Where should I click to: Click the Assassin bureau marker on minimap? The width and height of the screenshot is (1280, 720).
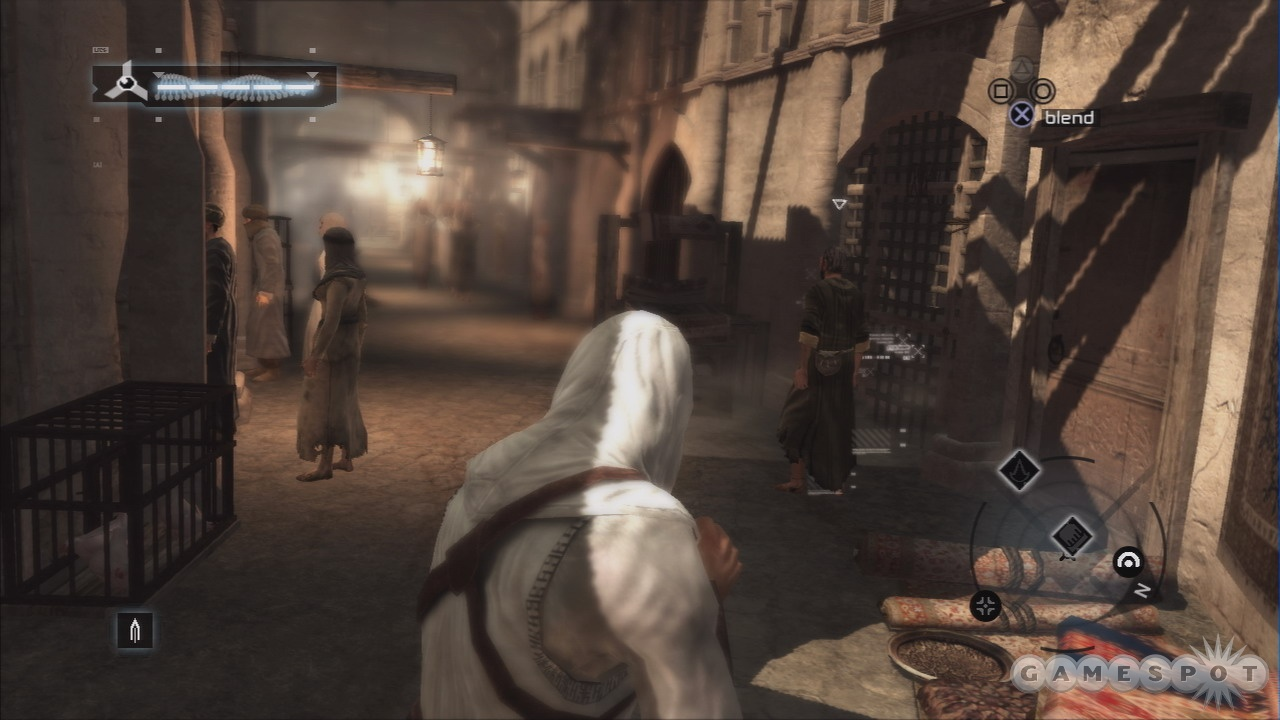tap(1019, 471)
